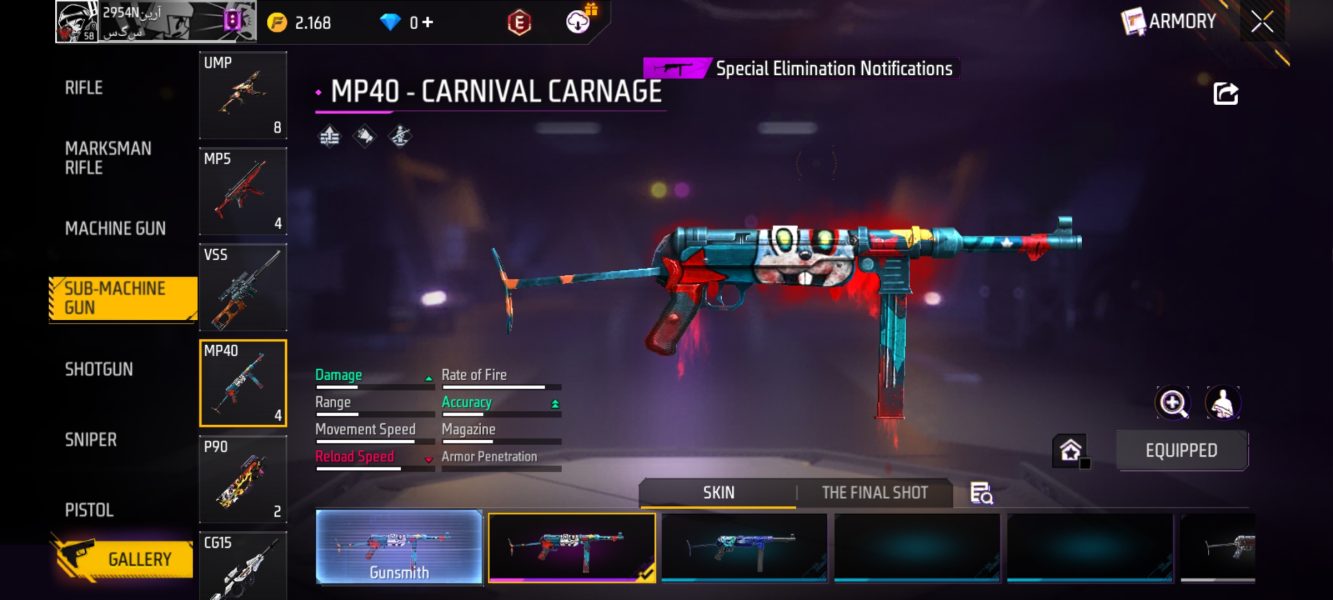Image resolution: width=1333 pixels, height=600 pixels.
Task: Select the P90 weapon tile
Action: click(x=243, y=479)
